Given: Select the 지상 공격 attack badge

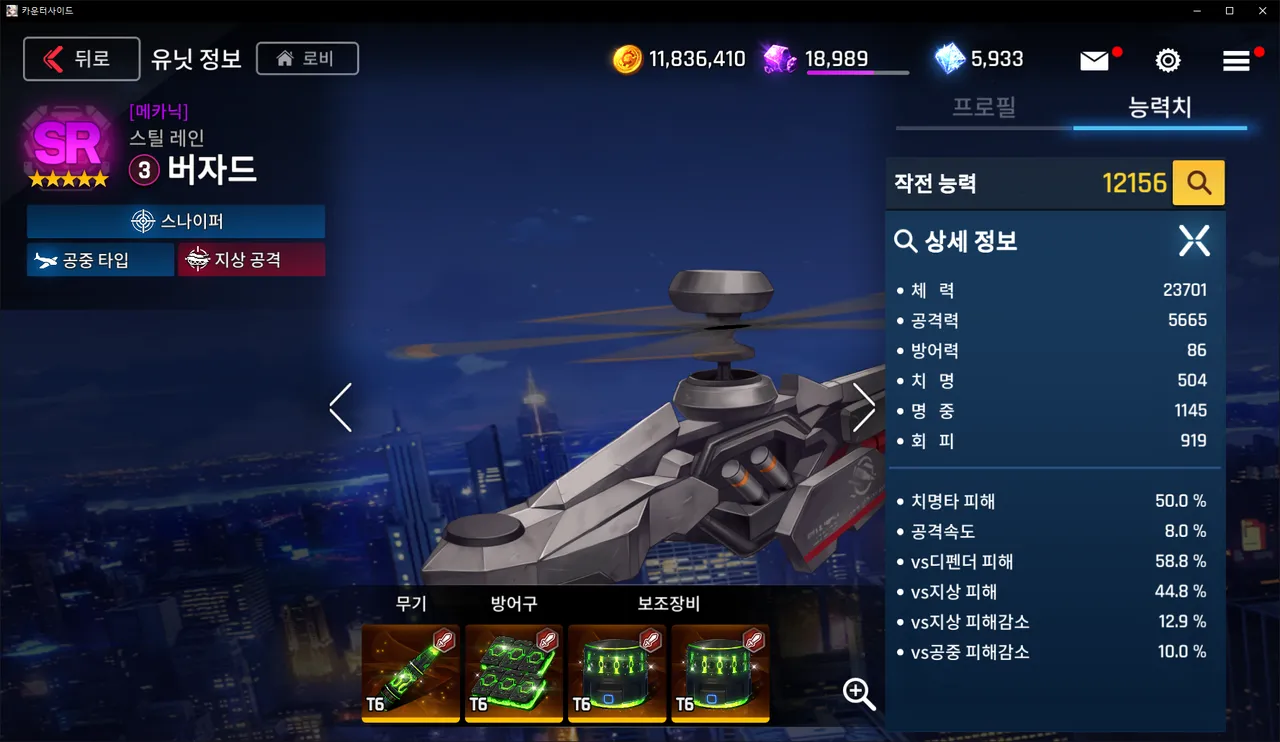Looking at the screenshot, I should pyautogui.click(x=252, y=259).
